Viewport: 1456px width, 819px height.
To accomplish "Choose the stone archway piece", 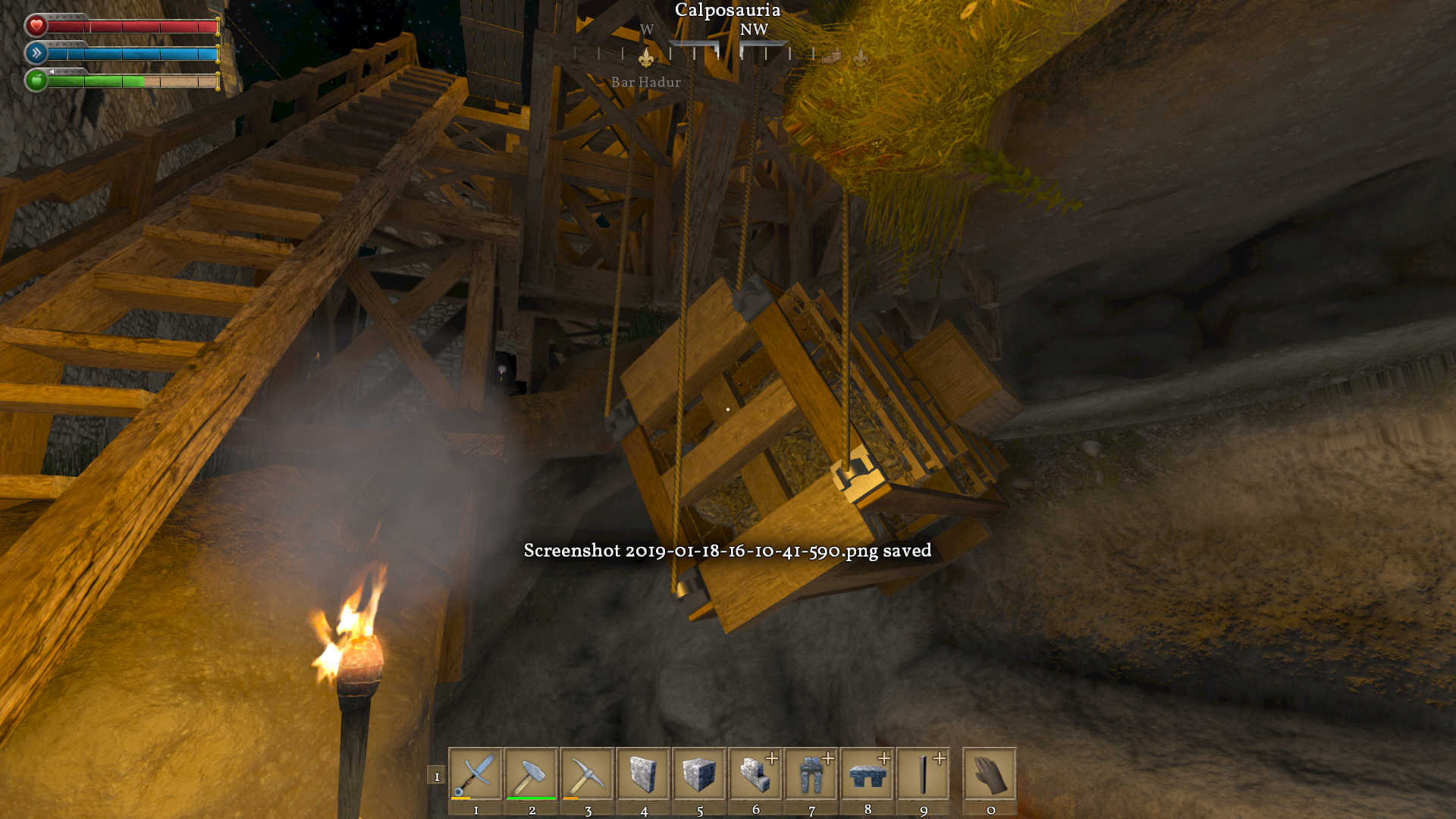I will tap(811, 774).
